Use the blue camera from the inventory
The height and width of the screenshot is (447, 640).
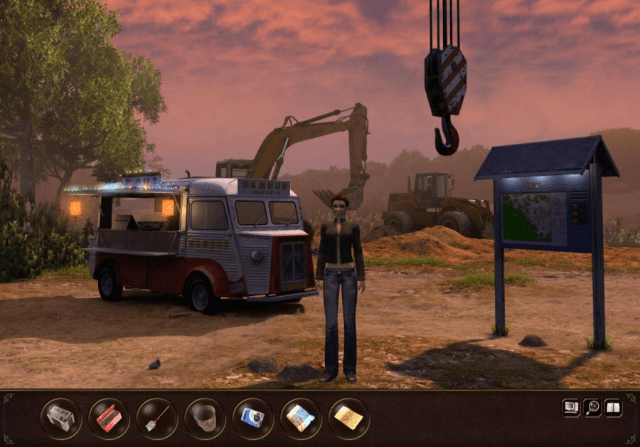pyautogui.click(x=253, y=418)
